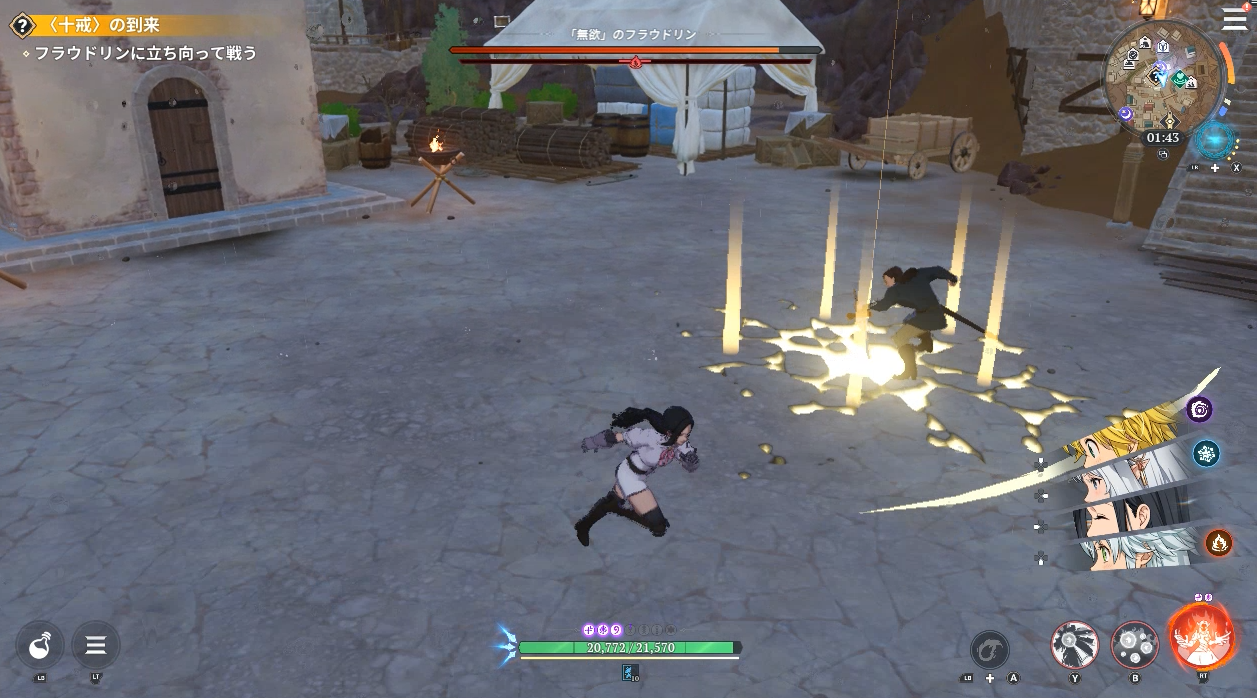Tap the greyed-out dragon swirl ability
This screenshot has width=1257, height=698.
tap(989, 650)
